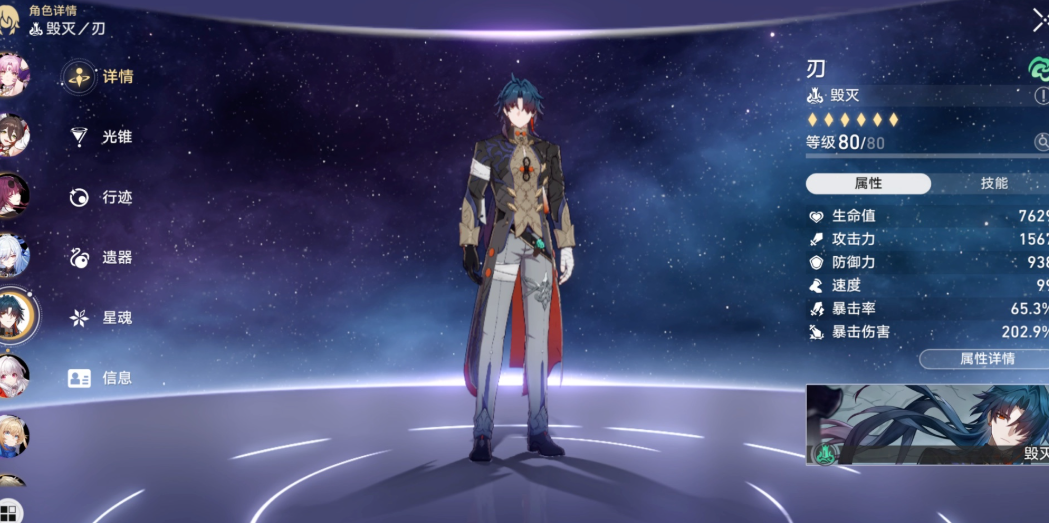Choose the white-haired character portrait in red
This screenshot has width=1049, height=523.
tap(13, 375)
